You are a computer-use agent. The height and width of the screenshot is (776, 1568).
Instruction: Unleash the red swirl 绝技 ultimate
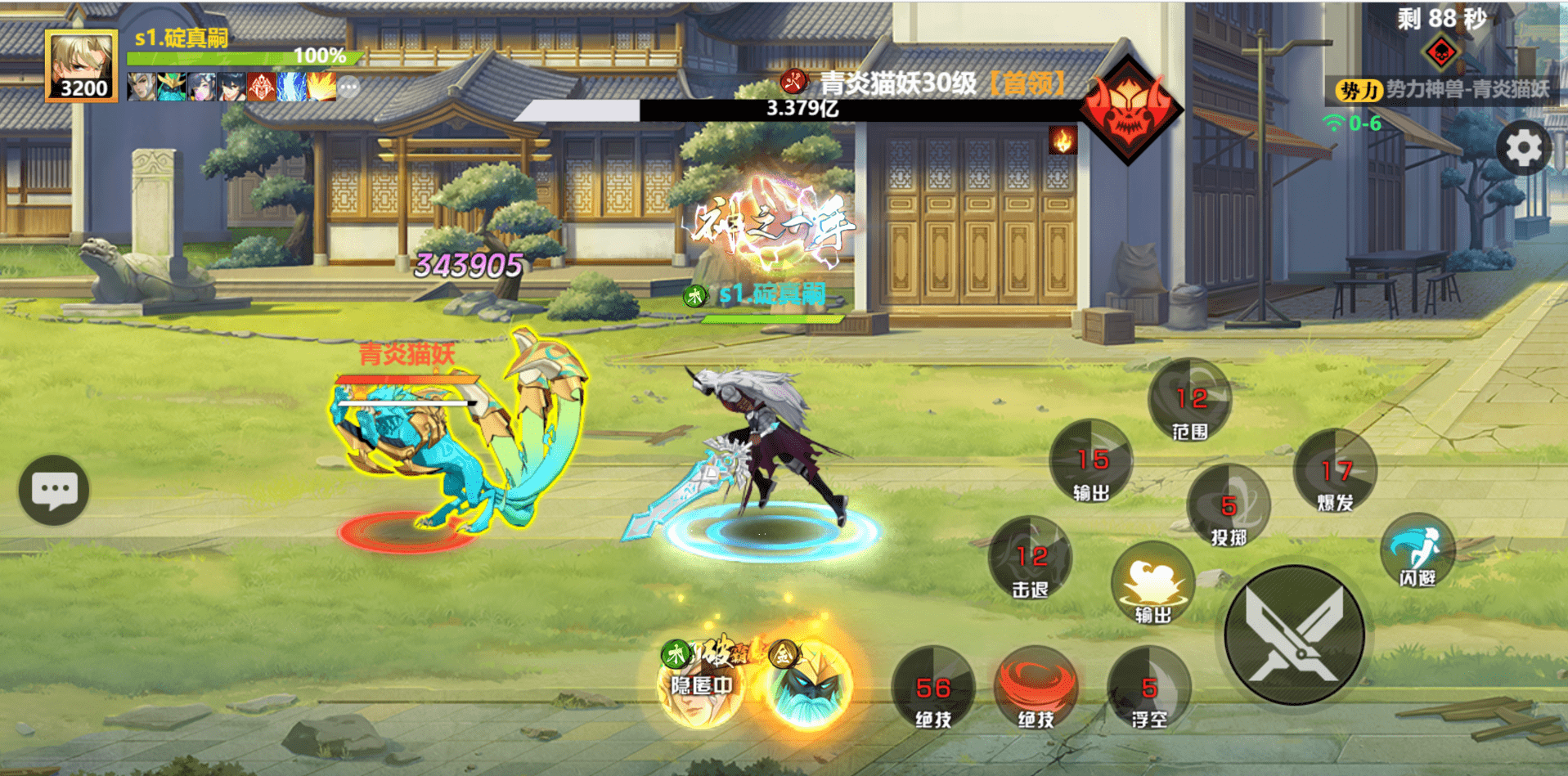pos(1036,687)
